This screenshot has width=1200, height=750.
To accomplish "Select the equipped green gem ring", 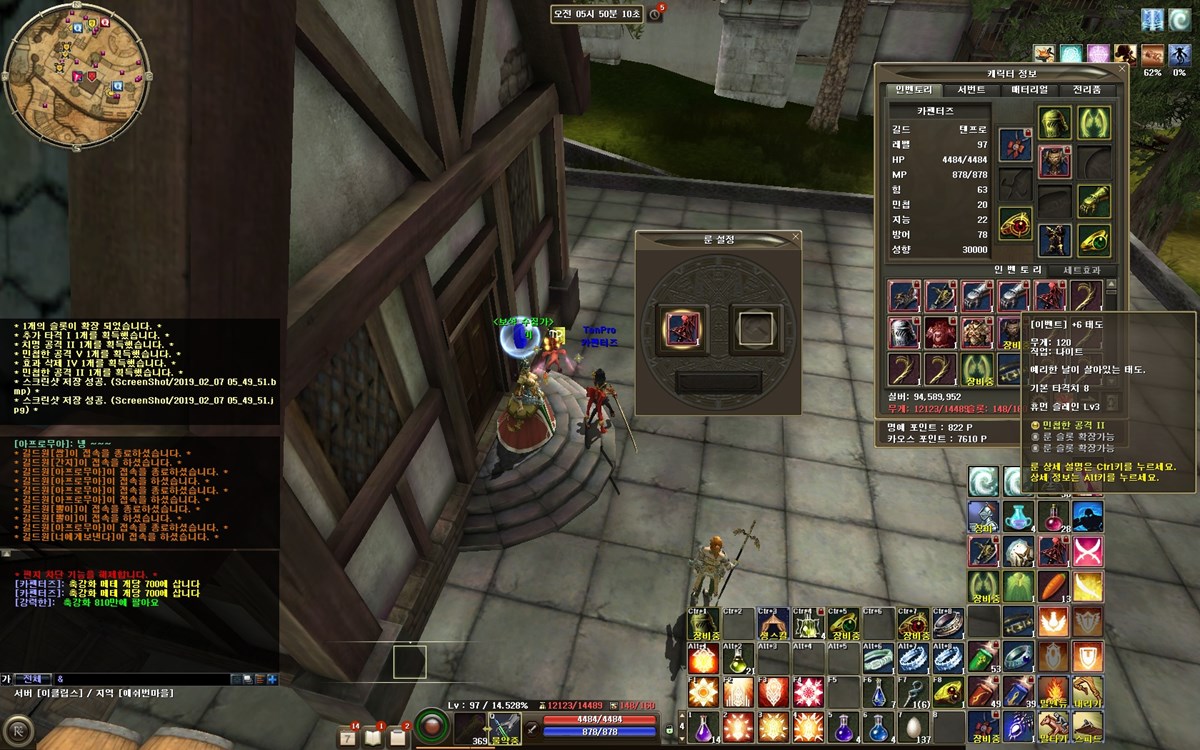I will tap(1093, 240).
